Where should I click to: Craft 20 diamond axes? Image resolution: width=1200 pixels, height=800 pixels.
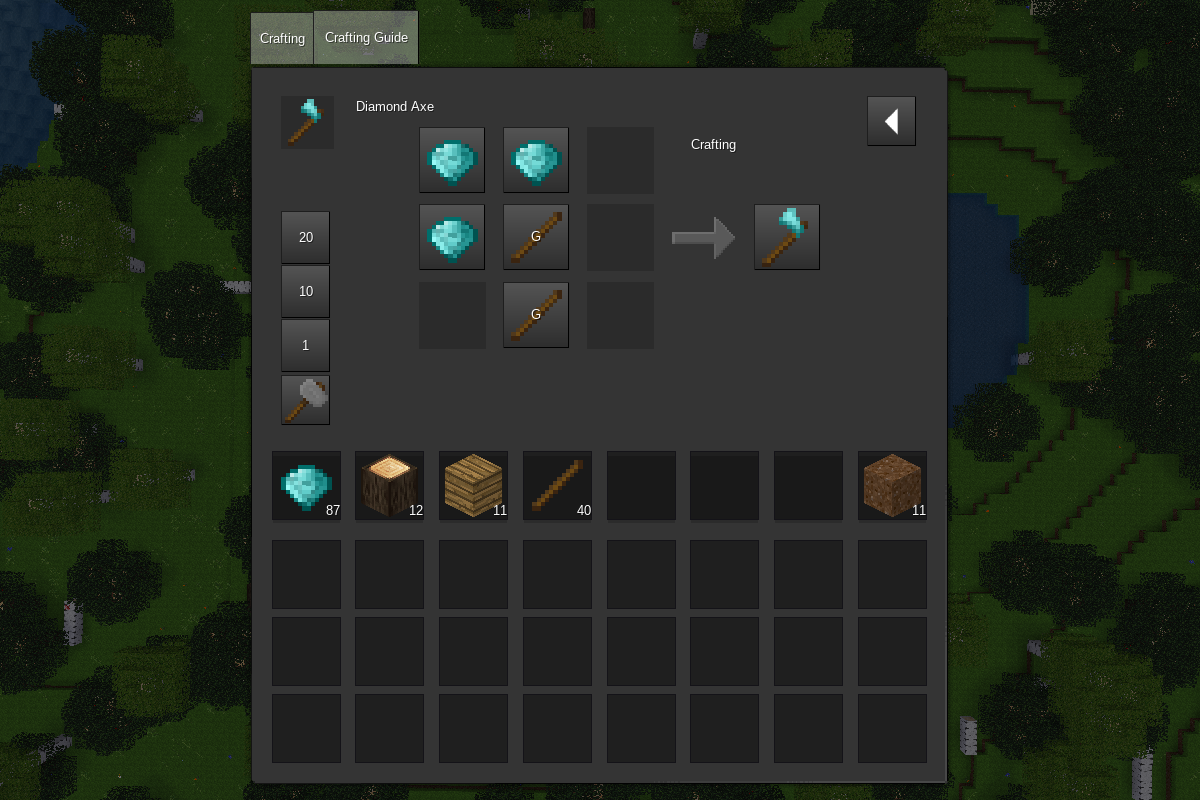point(305,237)
